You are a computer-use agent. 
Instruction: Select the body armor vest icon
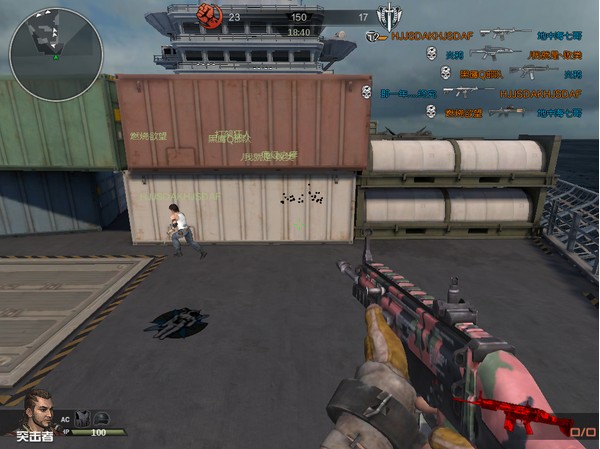(x=83, y=418)
